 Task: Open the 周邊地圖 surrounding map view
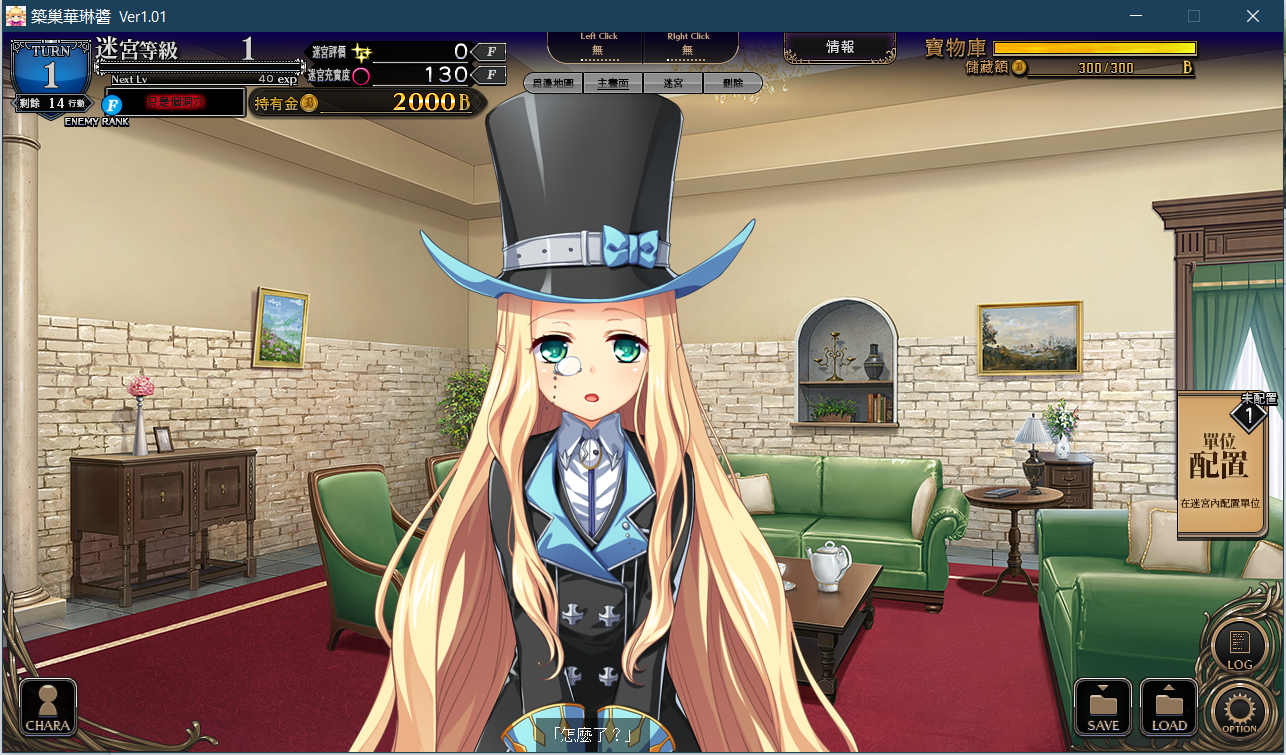coord(553,84)
